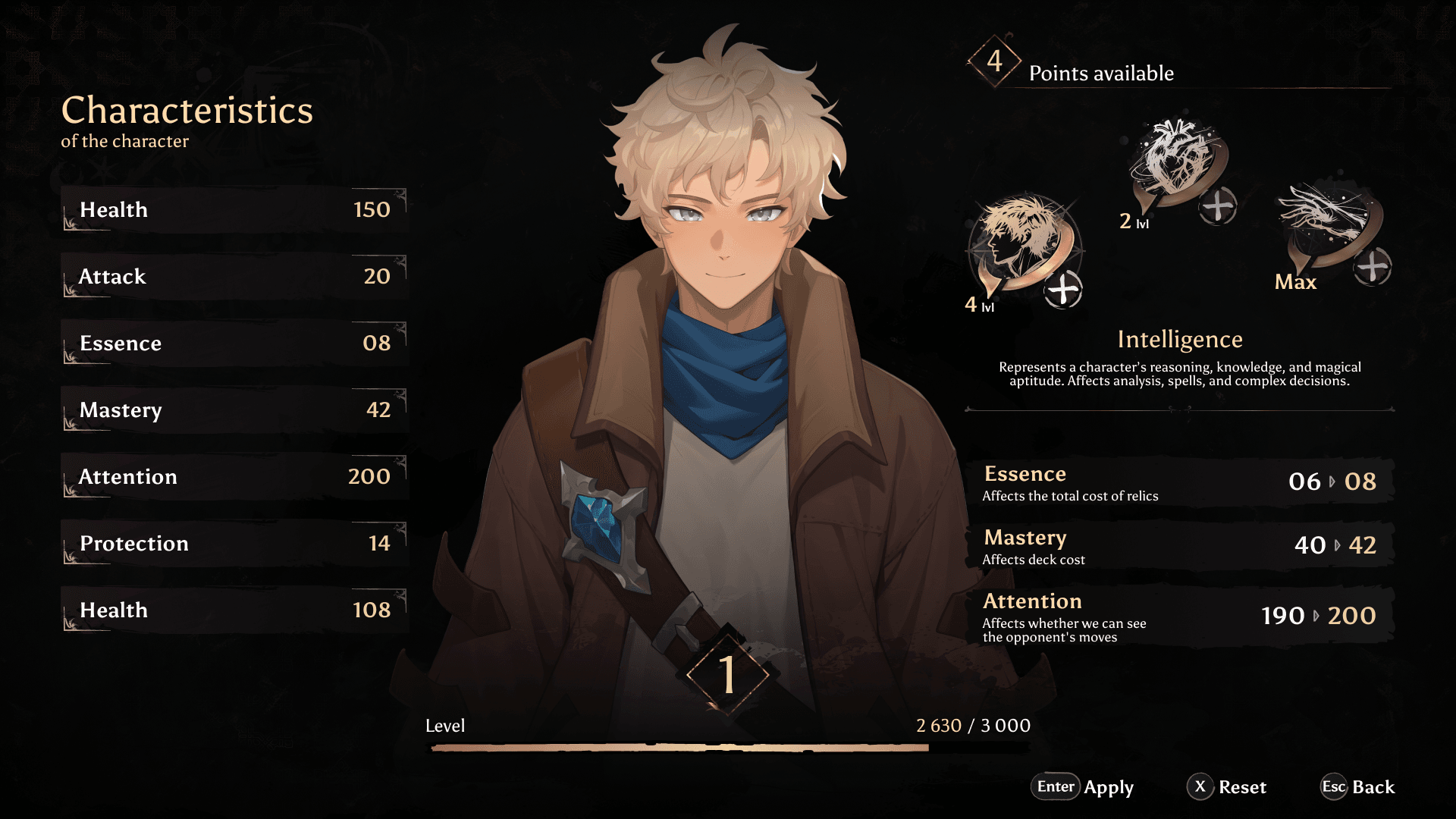Select the Mastery row in Characteristics list
Screen dimensions: 1456x819
pos(234,410)
